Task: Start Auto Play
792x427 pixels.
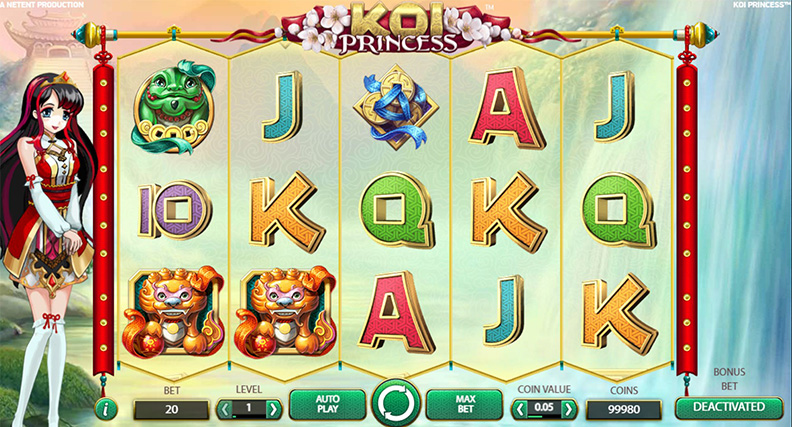Action: (328, 405)
